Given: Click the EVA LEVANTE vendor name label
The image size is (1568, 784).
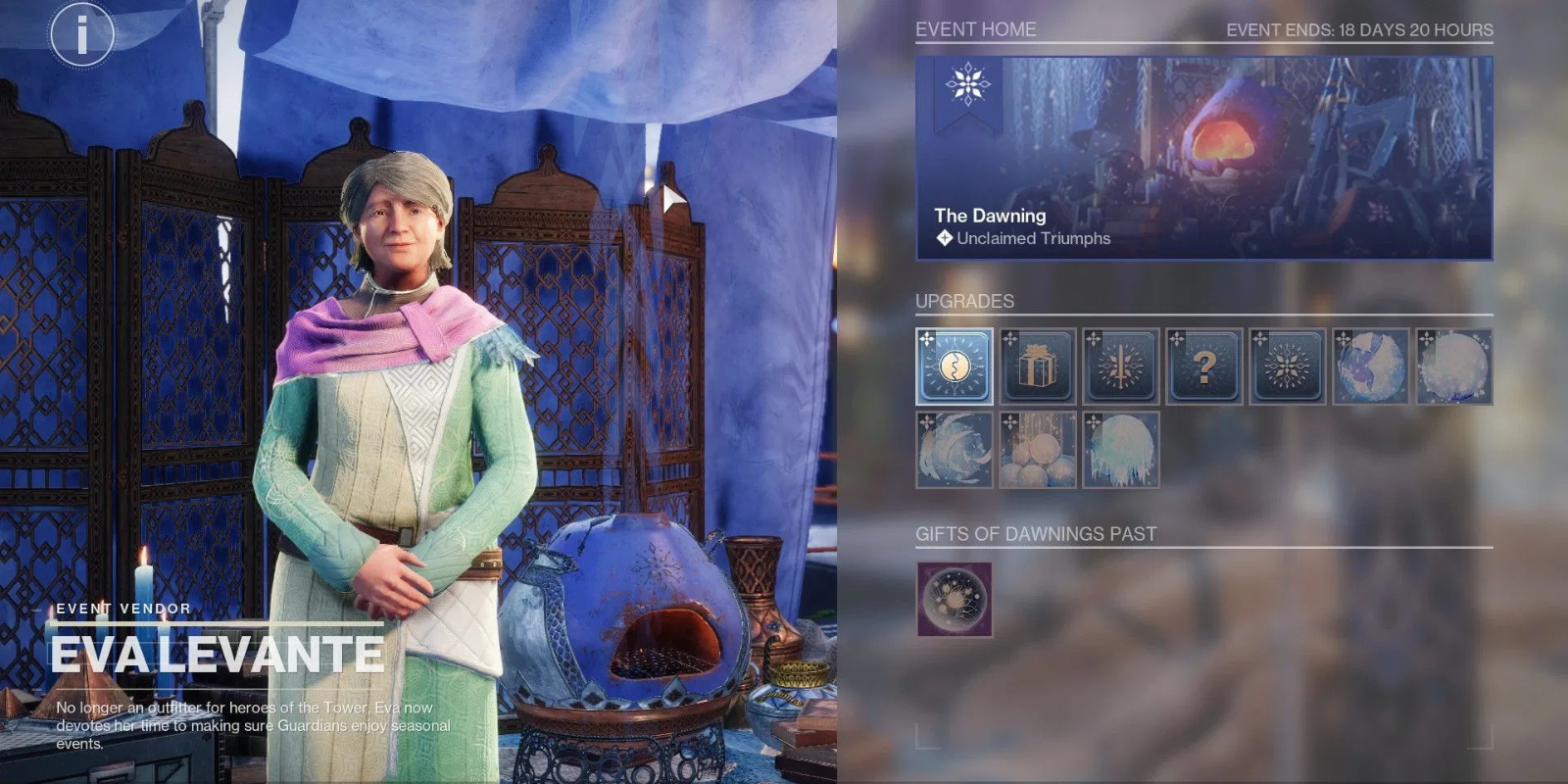Looking at the screenshot, I should pyautogui.click(x=218, y=650).
